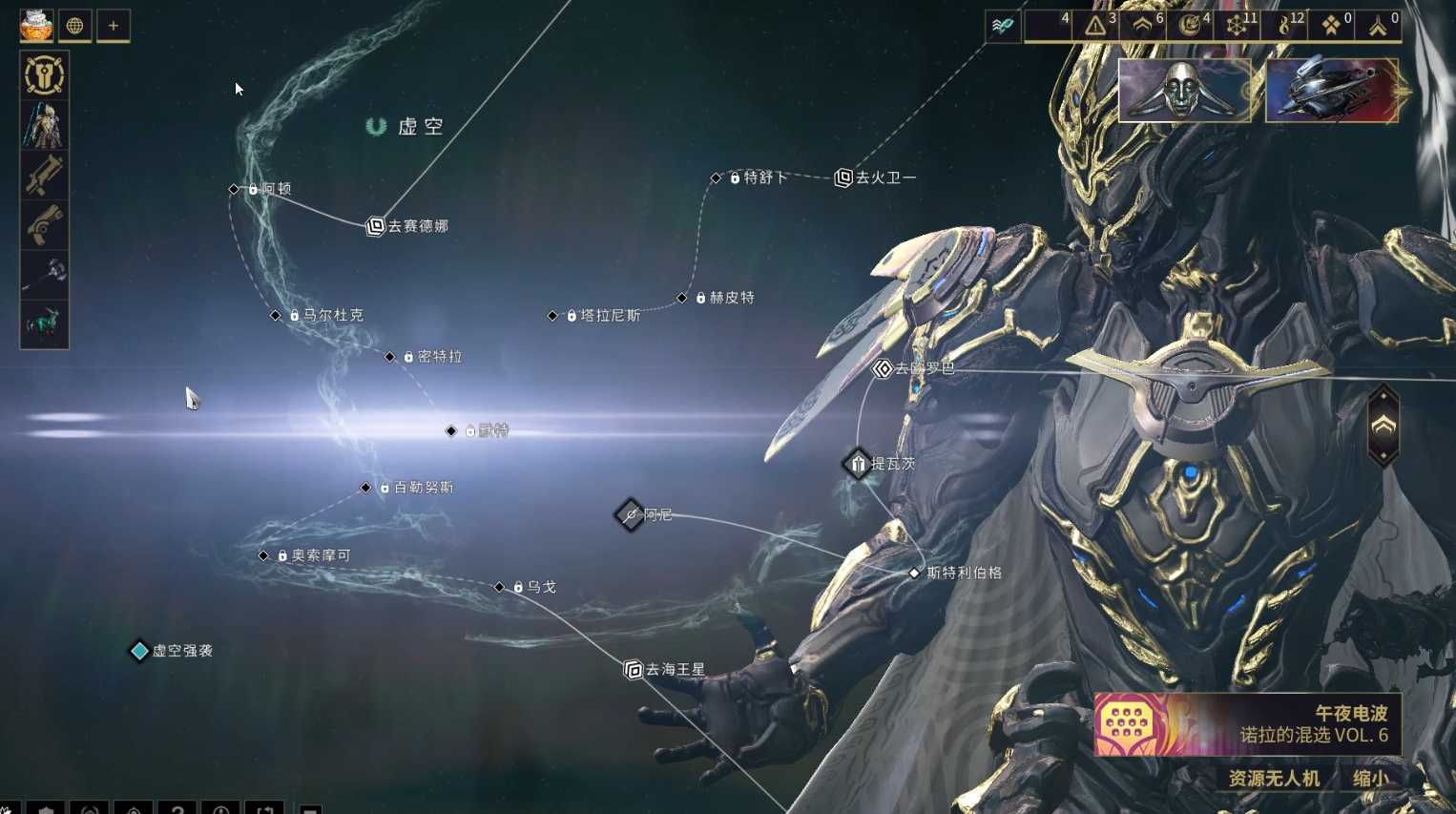Select the 去海王星 junction node
This screenshot has height=814, width=1456.
(x=633, y=669)
